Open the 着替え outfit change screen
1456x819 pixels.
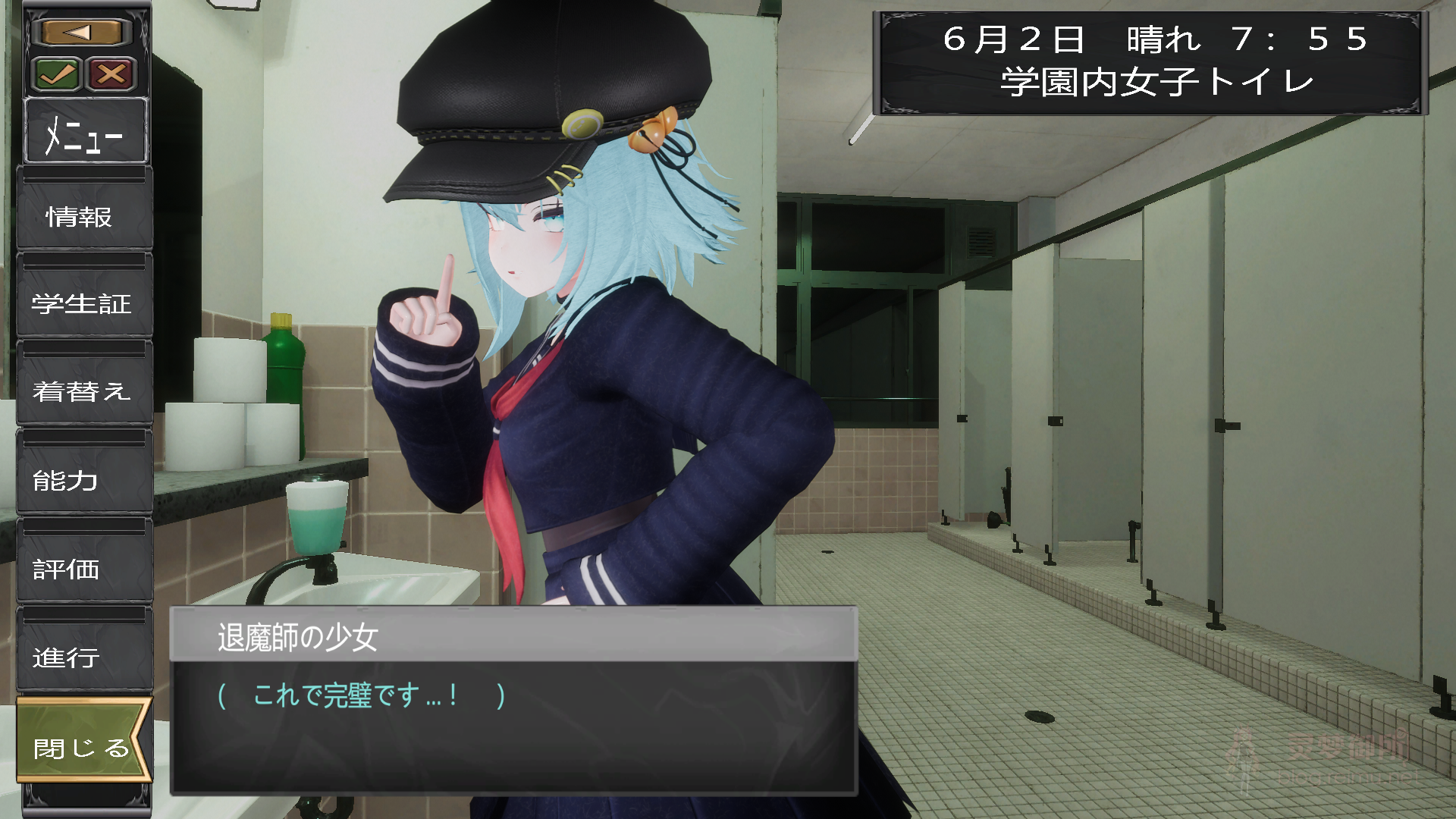click(83, 394)
